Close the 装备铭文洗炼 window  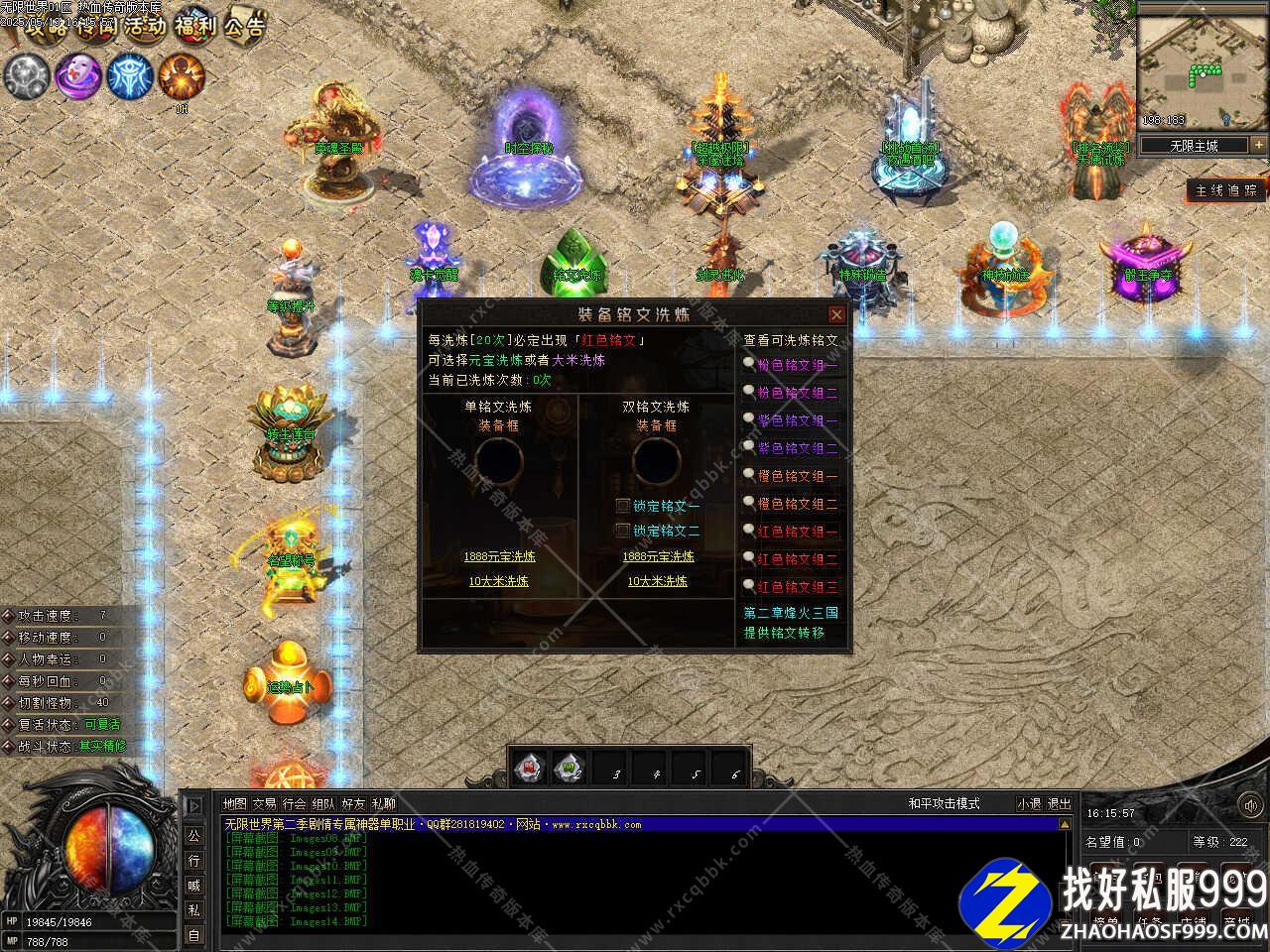click(x=836, y=314)
